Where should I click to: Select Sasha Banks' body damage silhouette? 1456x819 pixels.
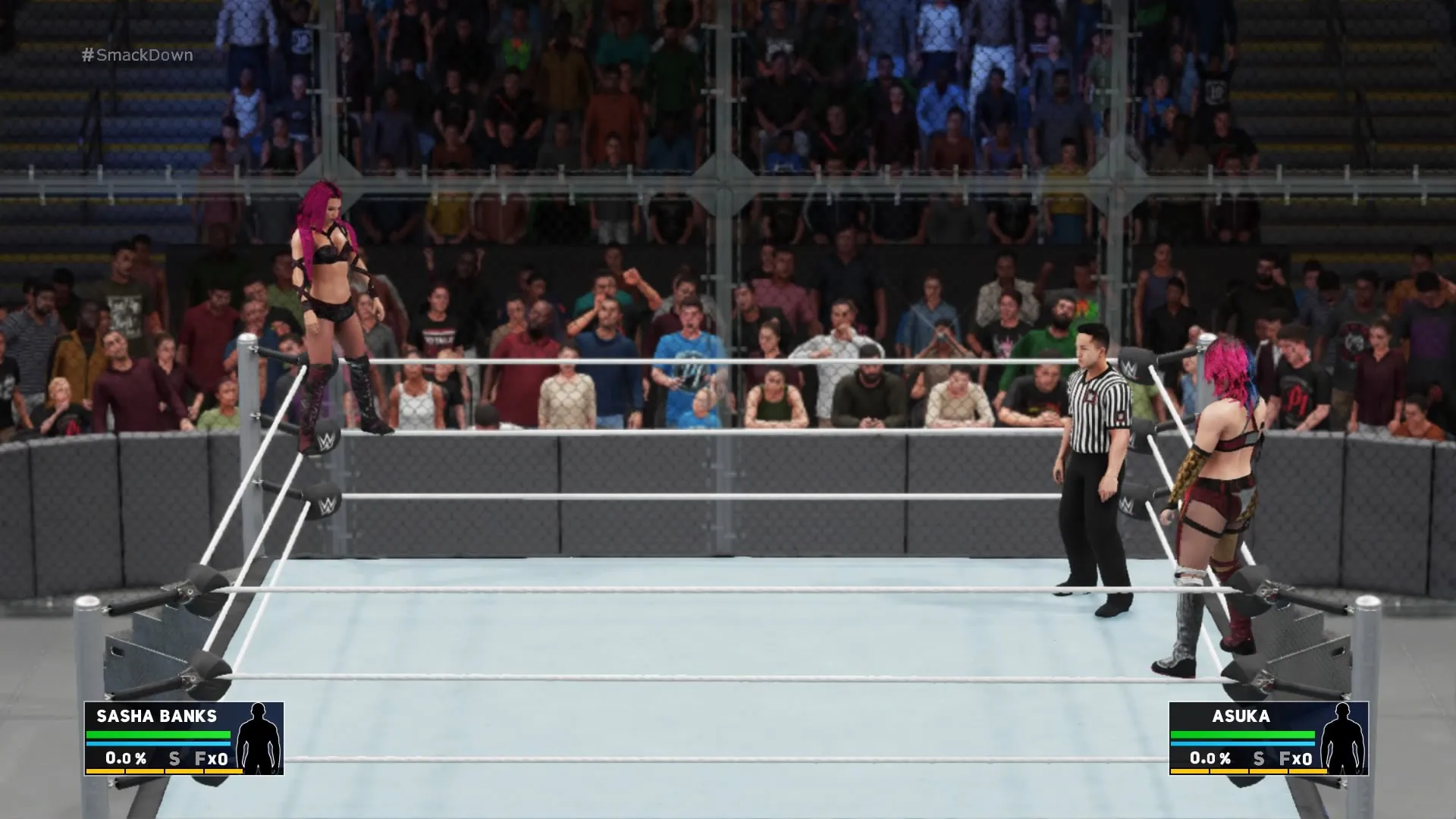click(x=259, y=737)
